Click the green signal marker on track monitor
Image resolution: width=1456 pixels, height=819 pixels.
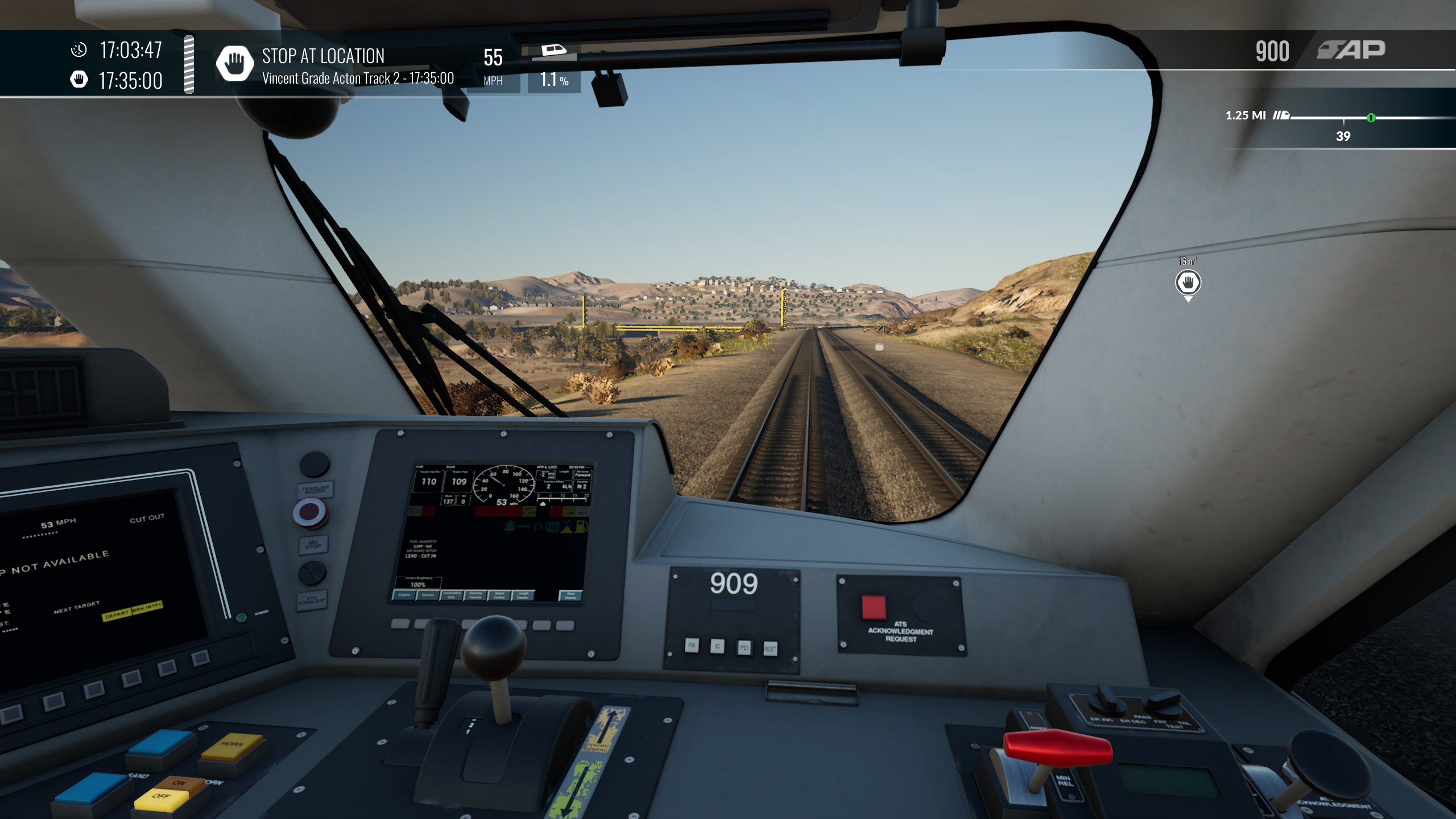[1371, 118]
